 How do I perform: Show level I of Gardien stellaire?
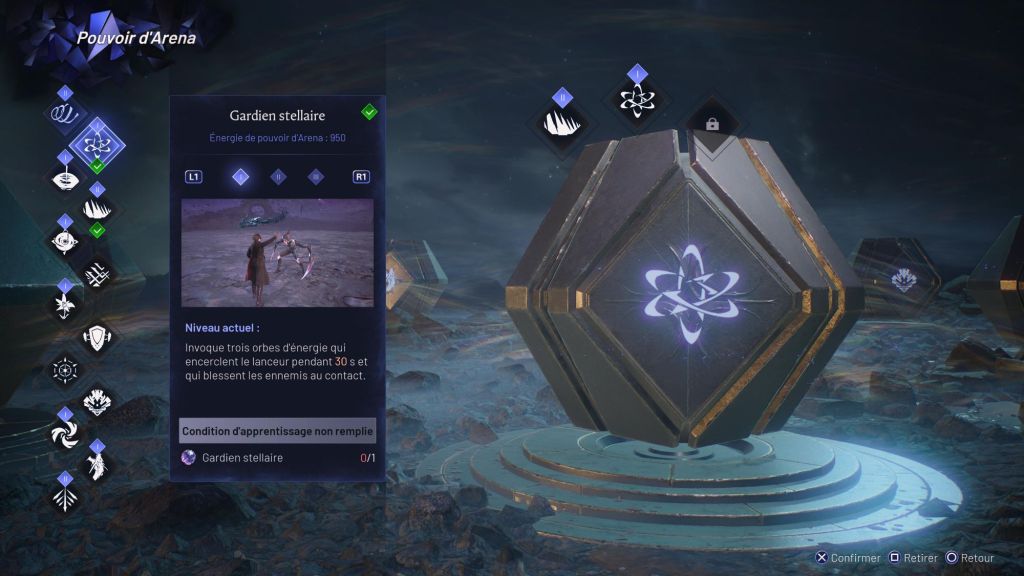click(240, 177)
